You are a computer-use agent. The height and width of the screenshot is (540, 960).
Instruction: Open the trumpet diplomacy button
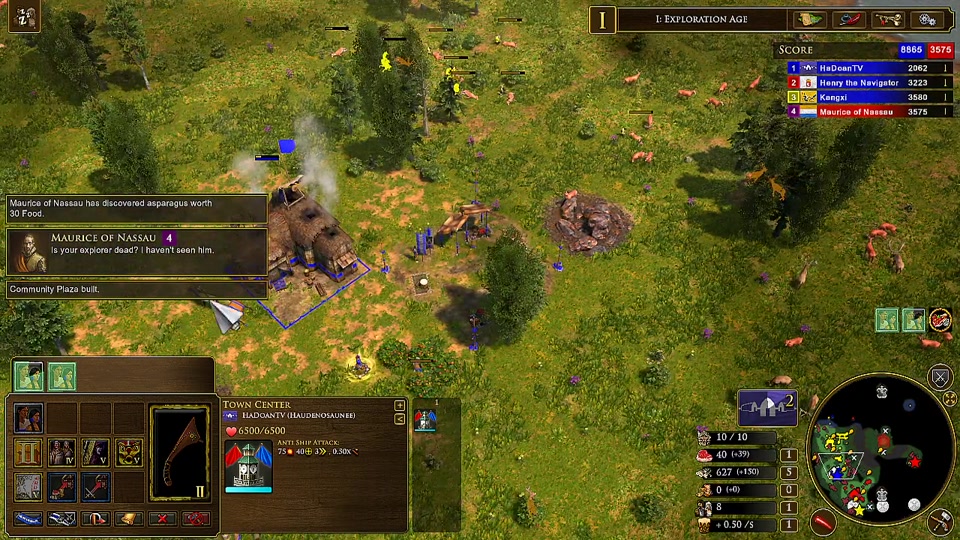pos(887,19)
